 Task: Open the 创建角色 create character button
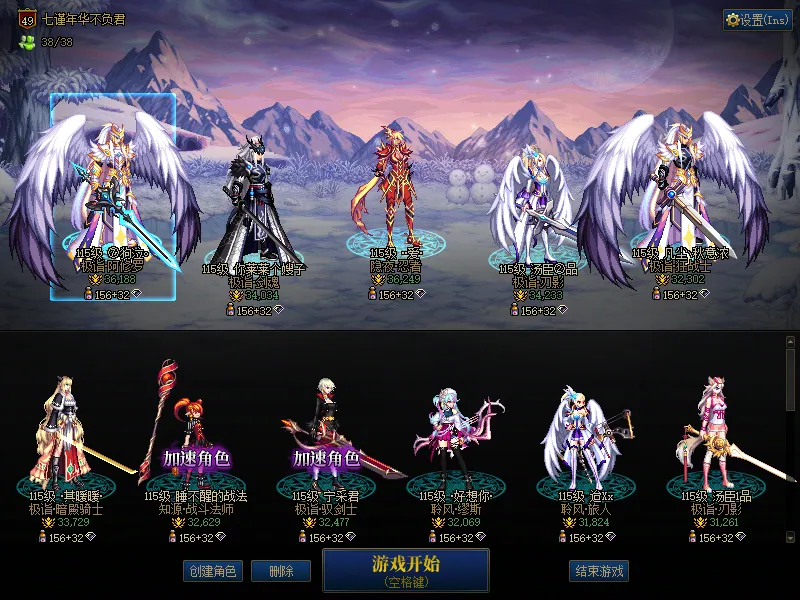pyautogui.click(x=211, y=571)
